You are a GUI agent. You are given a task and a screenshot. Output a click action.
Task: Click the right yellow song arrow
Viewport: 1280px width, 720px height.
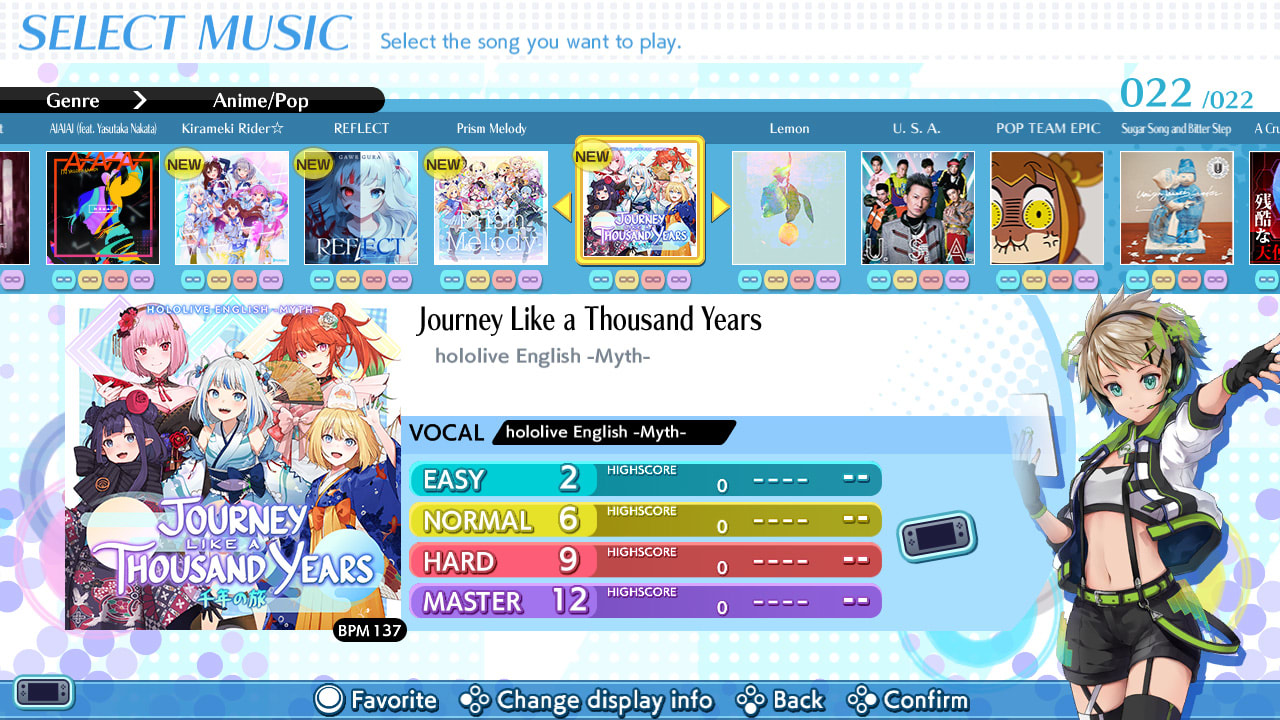tap(720, 207)
